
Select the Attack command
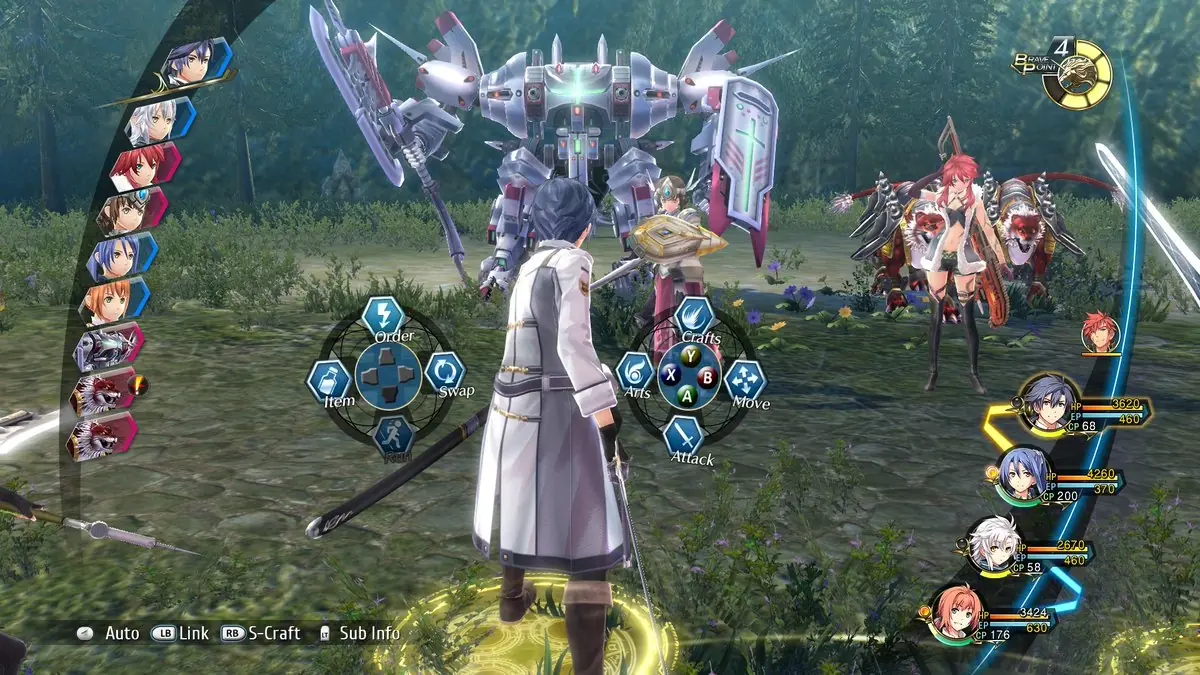pyautogui.click(x=685, y=436)
